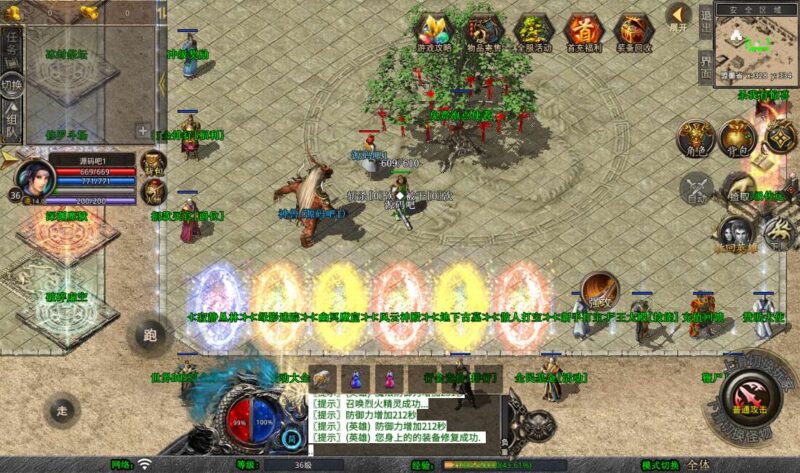
Task: Open the 游戏攻略 game guide icon
Action: 435,31
